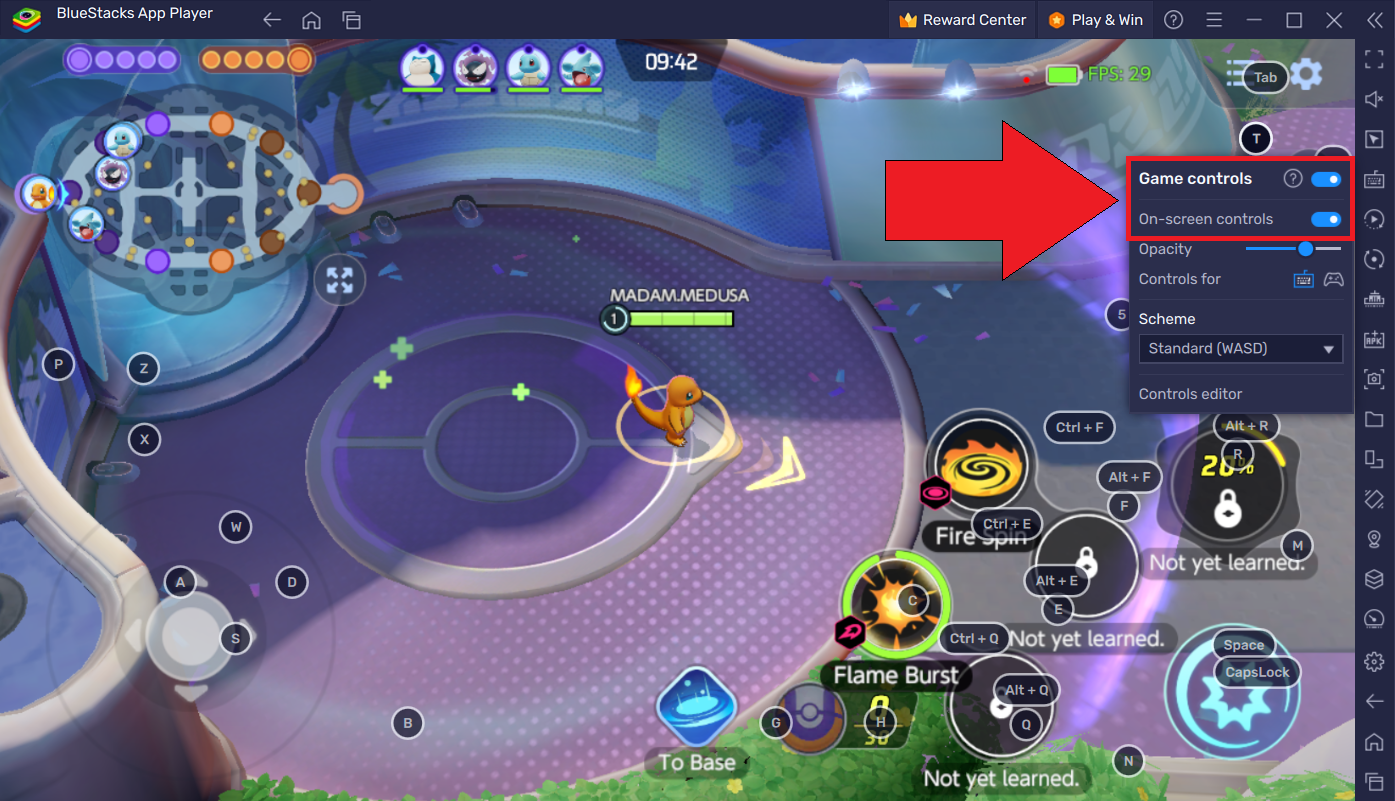Open BlueStacks settings gear in sidebar
The height and width of the screenshot is (801, 1395).
pyautogui.click(x=1374, y=661)
